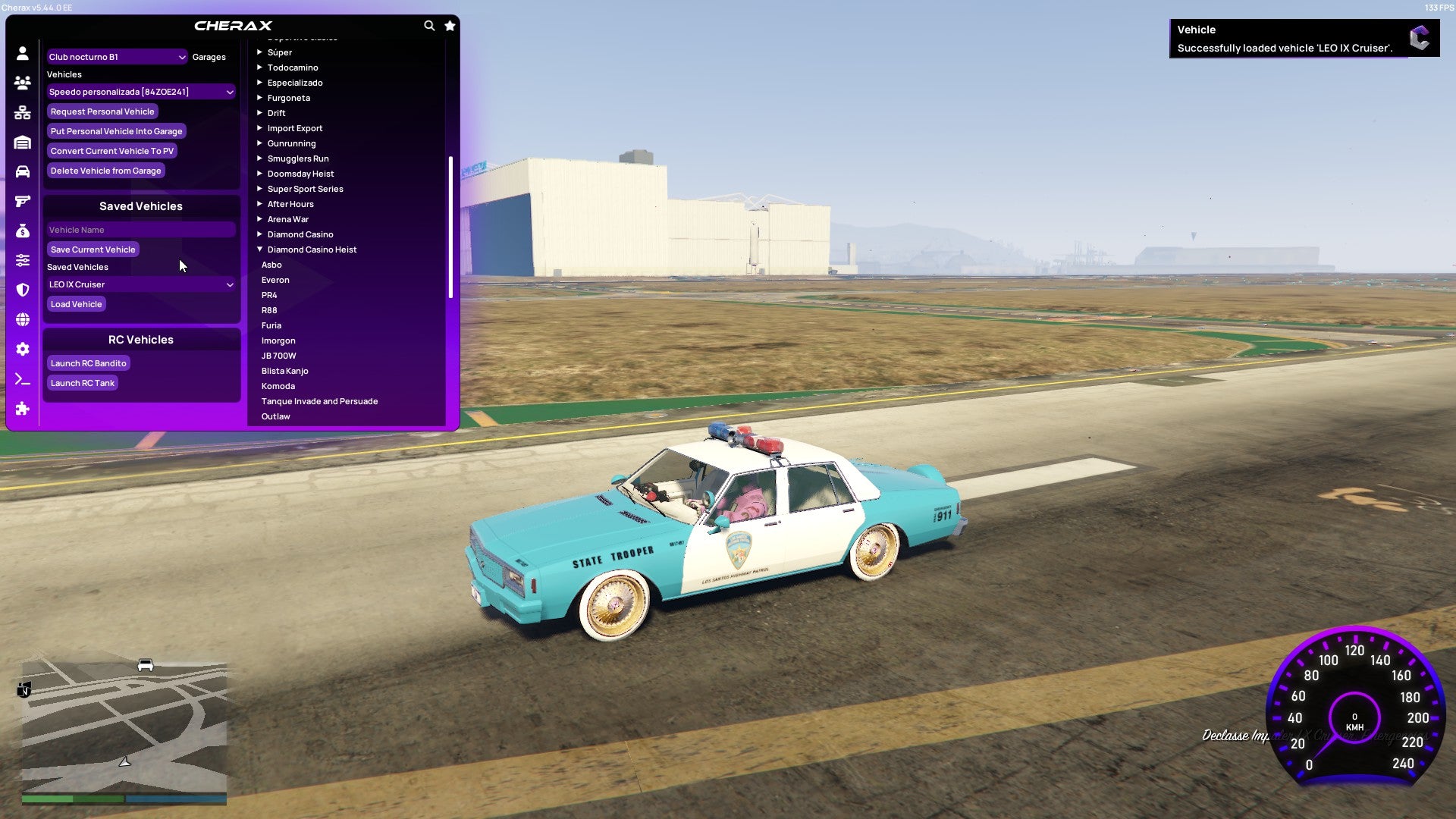Select the online players group icon
1456x819 pixels.
(22, 83)
